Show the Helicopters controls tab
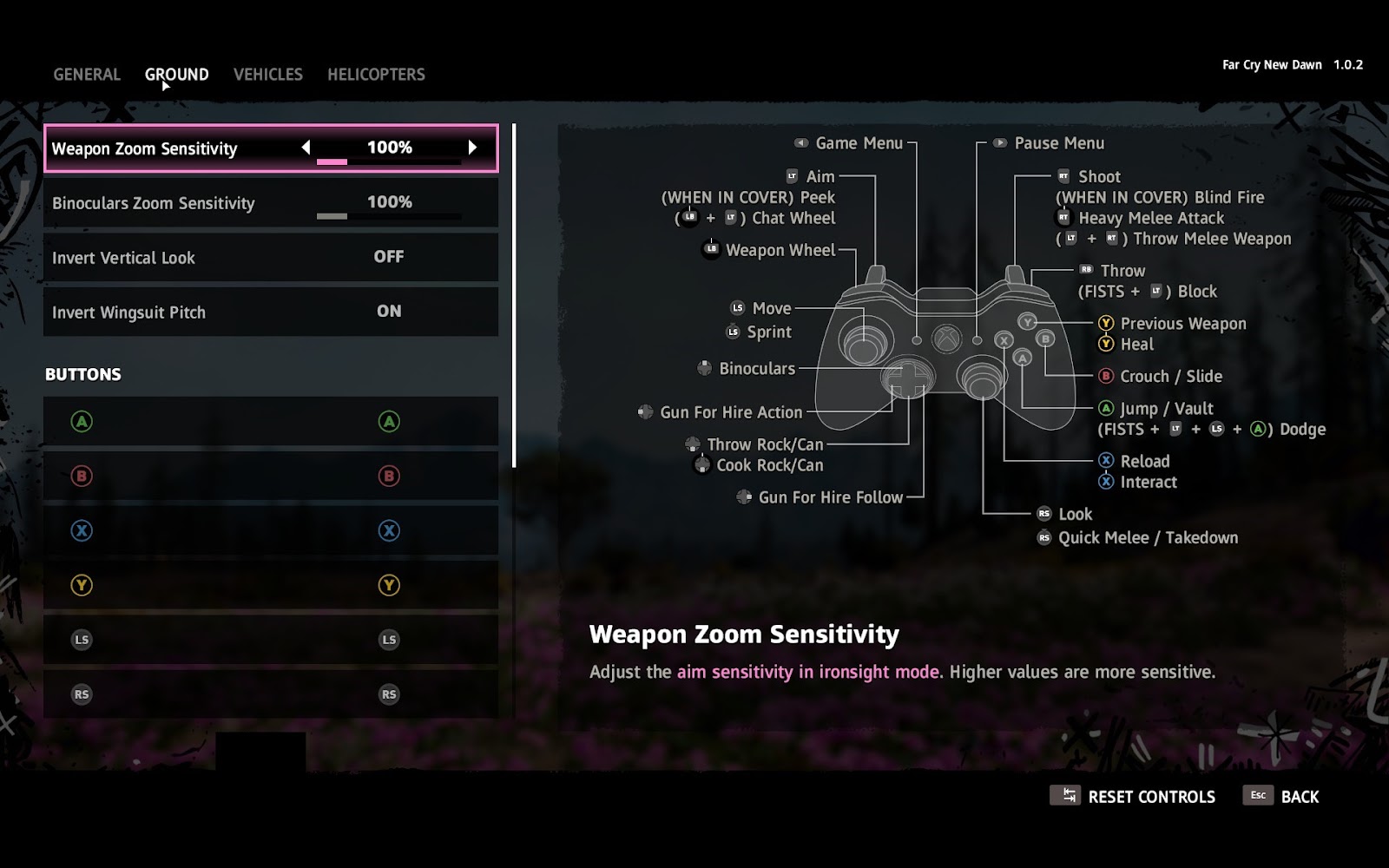The width and height of the screenshot is (1389, 868). (x=376, y=75)
